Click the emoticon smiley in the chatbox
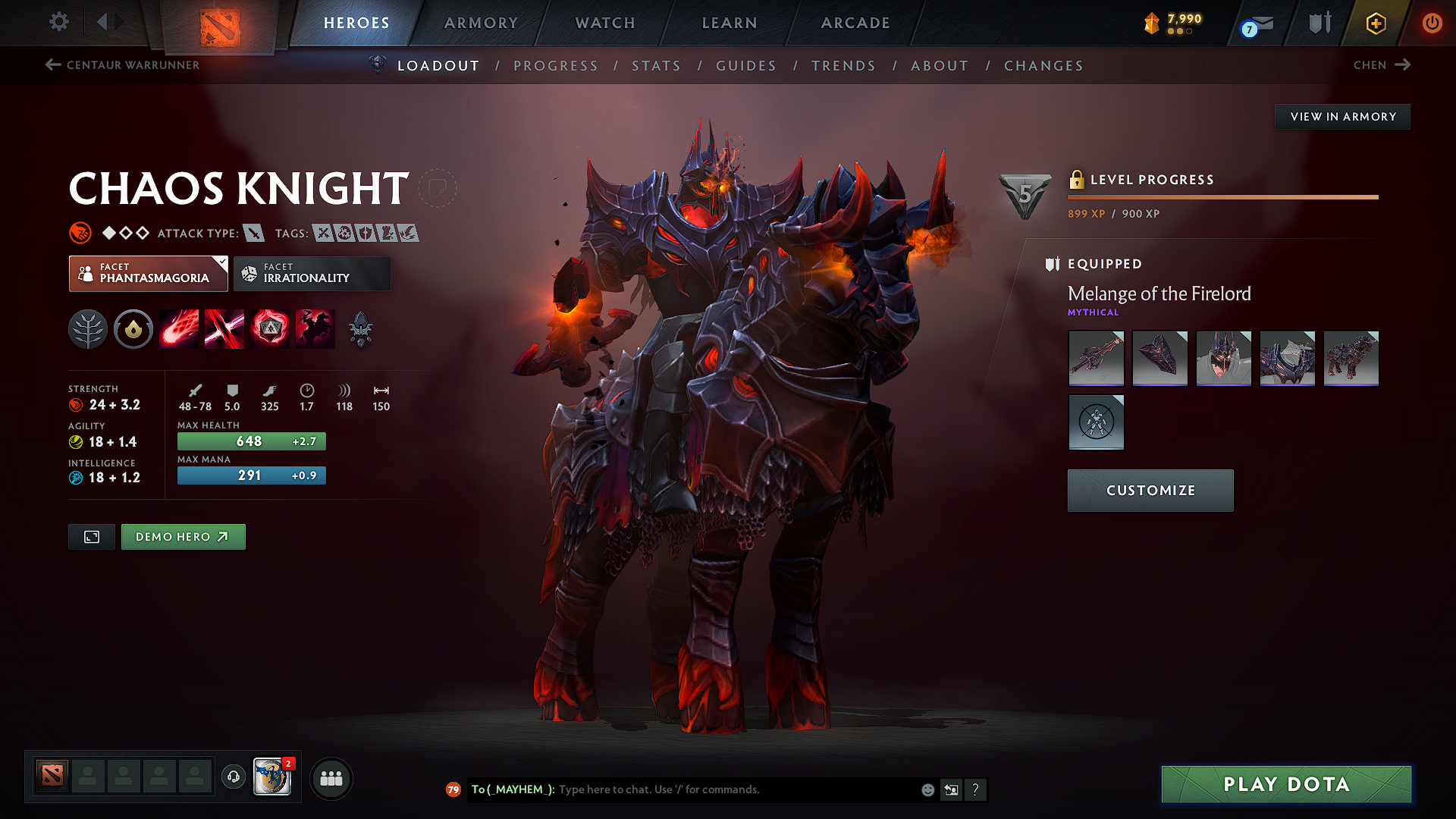This screenshot has height=819, width=1456. point(927,789)
